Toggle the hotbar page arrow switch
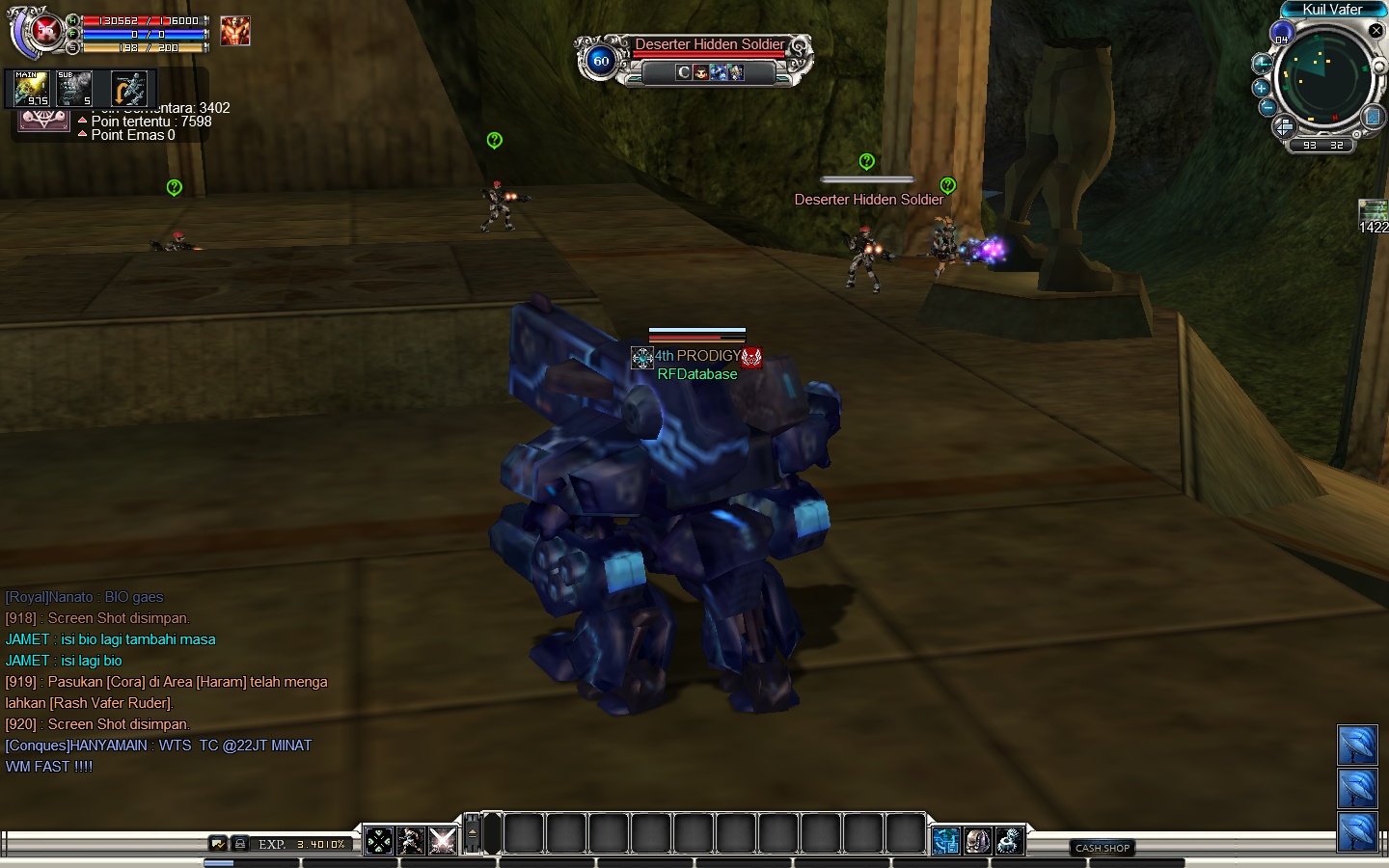Image resolution: width=1389 pixels, height=868 pixels. (473, 832)
